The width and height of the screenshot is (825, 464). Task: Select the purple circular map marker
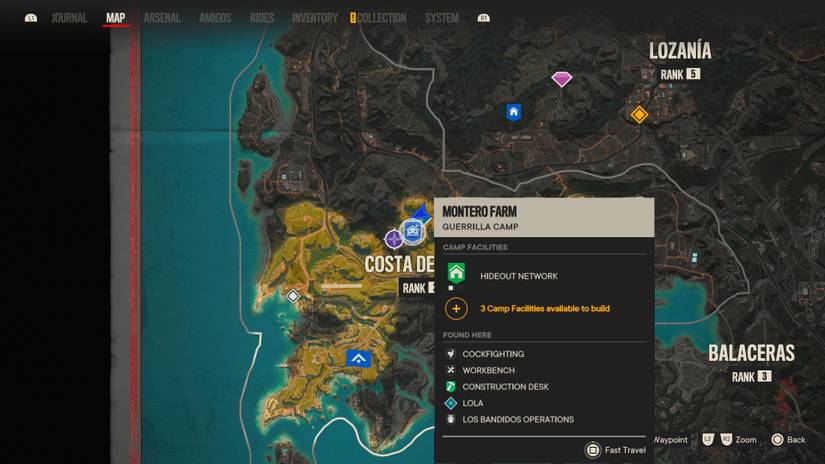(x=394, y=238)
